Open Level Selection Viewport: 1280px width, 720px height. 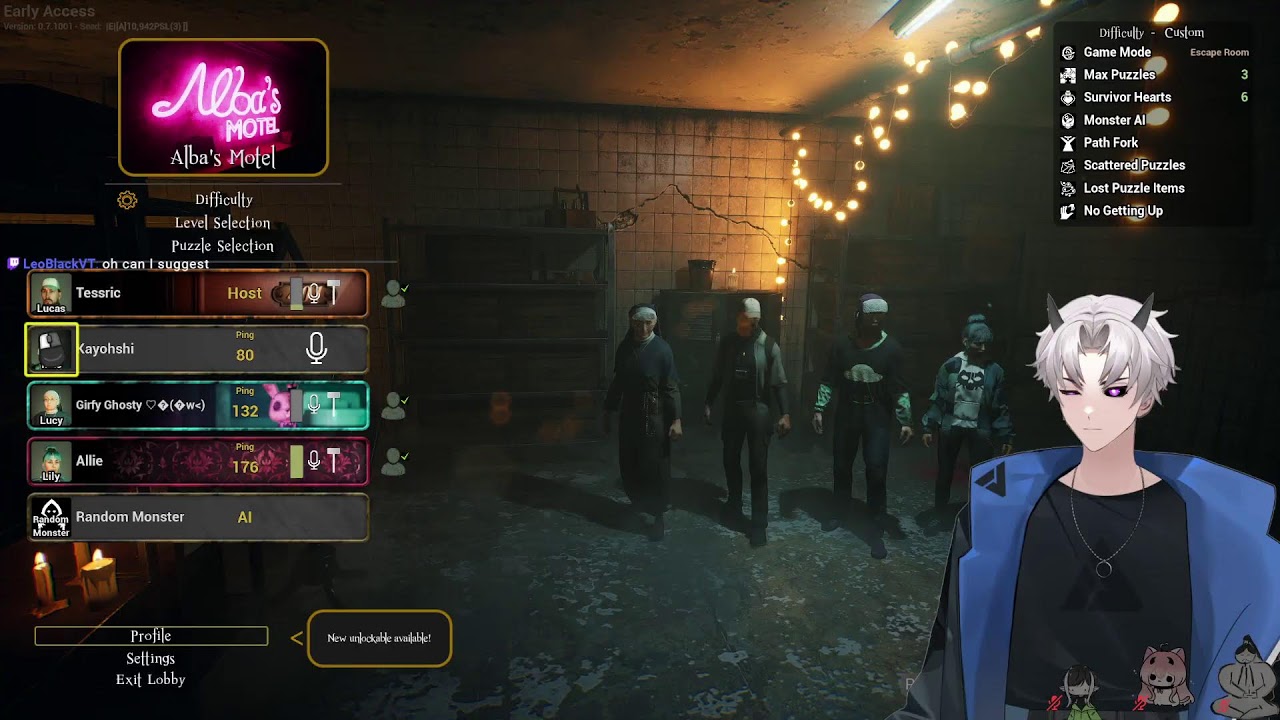(x=222, y=223)
